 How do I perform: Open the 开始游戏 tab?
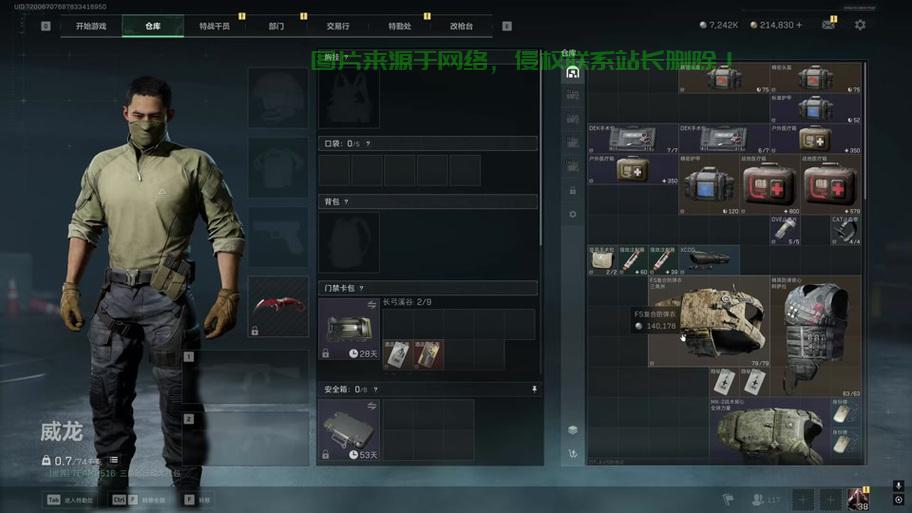90,26
